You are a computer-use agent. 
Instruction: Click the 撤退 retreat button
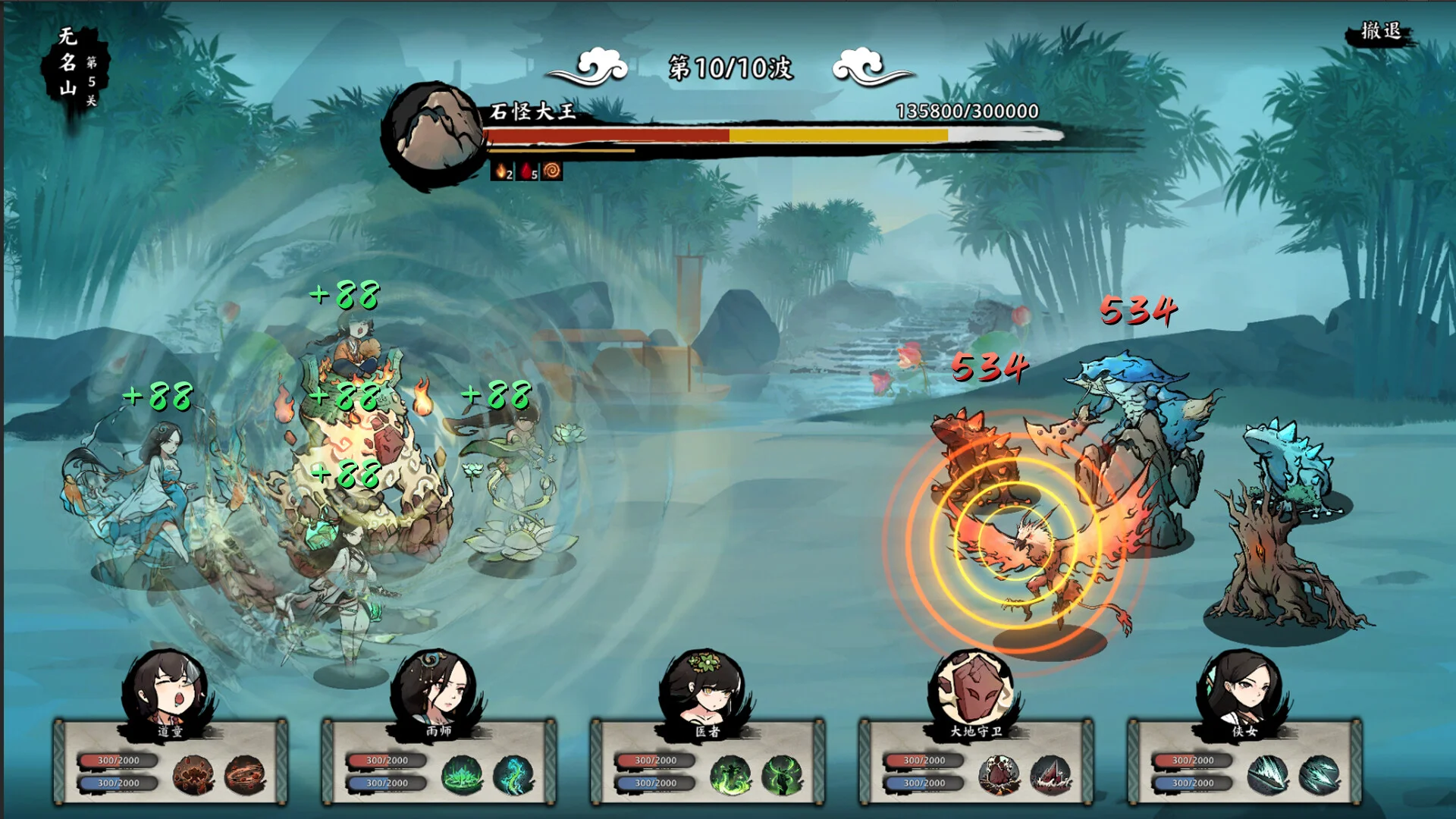[1380, 32]
